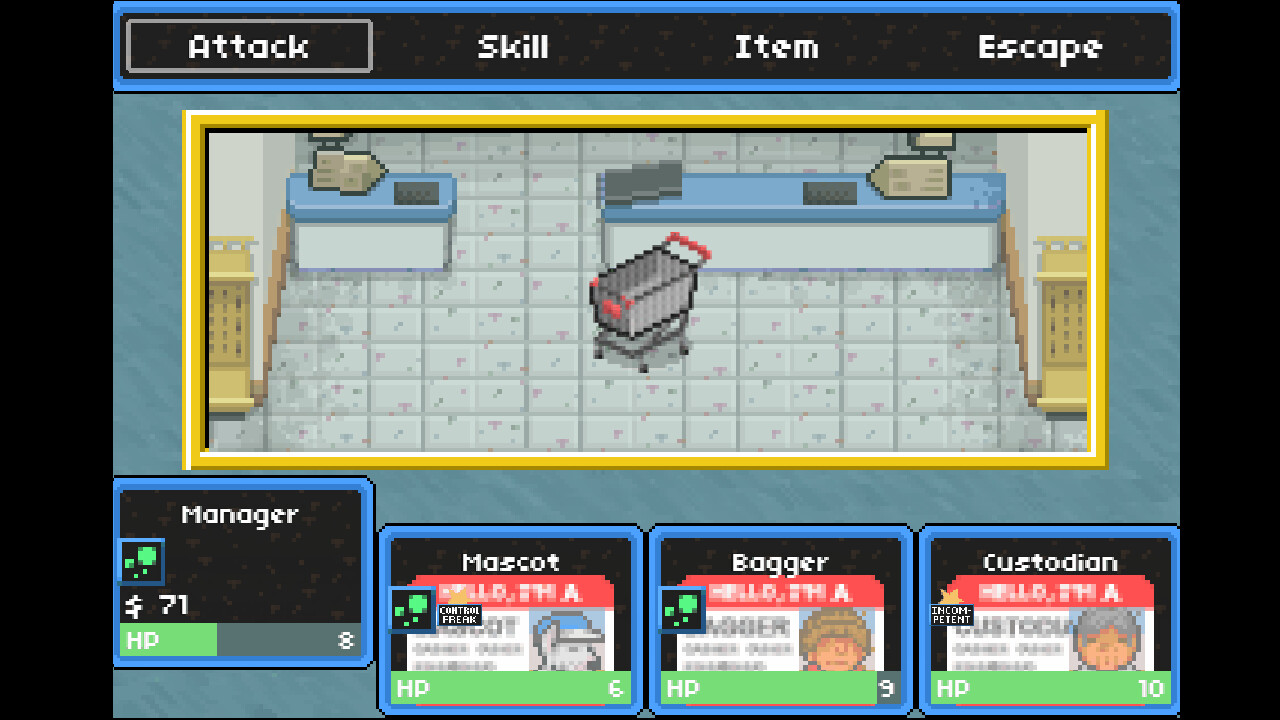This screenshot has width=1280, height=720.
Task: Open the Item menu
Action: [777, 46]
